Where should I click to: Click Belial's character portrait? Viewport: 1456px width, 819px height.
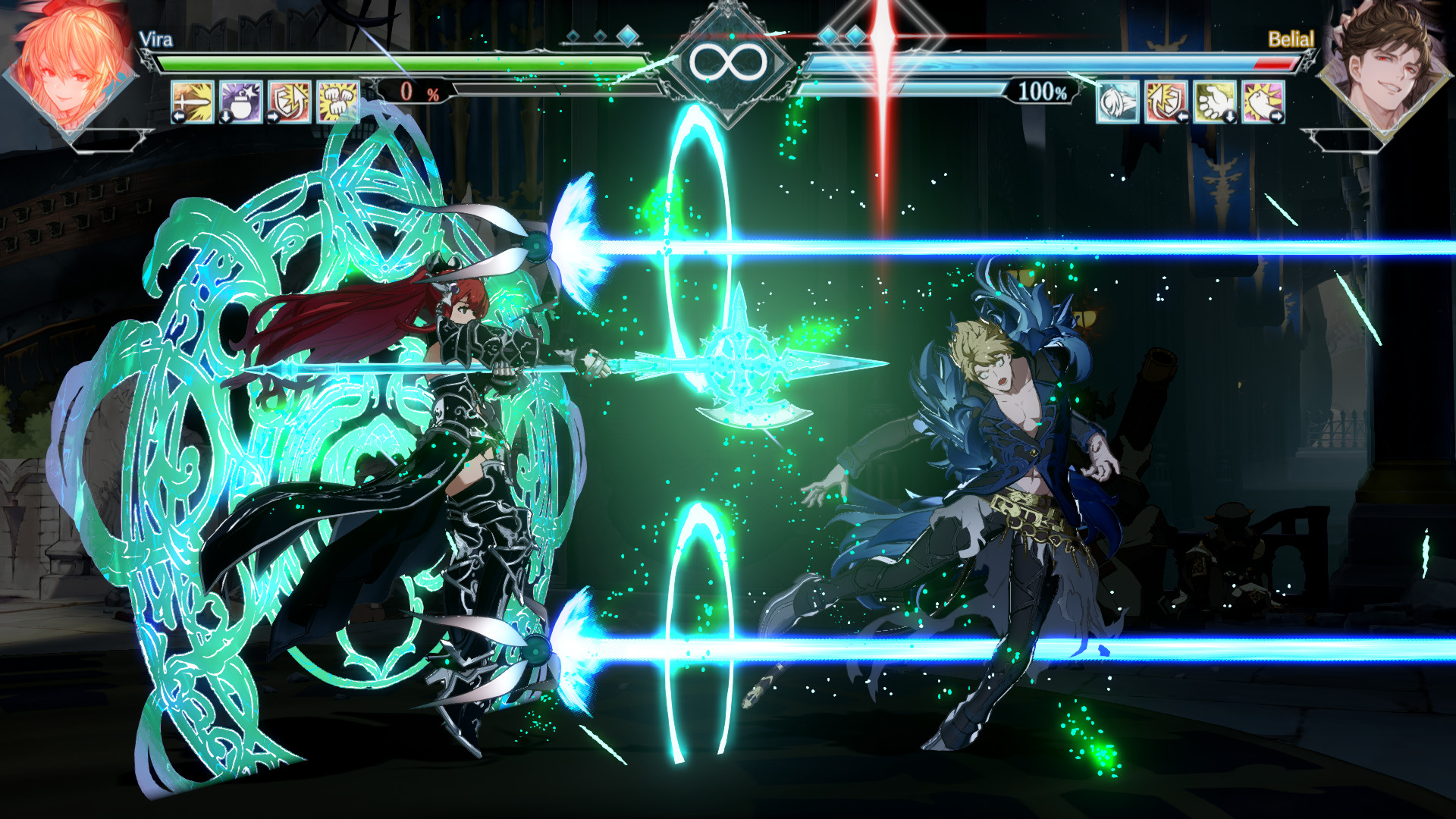[1382, 68]
